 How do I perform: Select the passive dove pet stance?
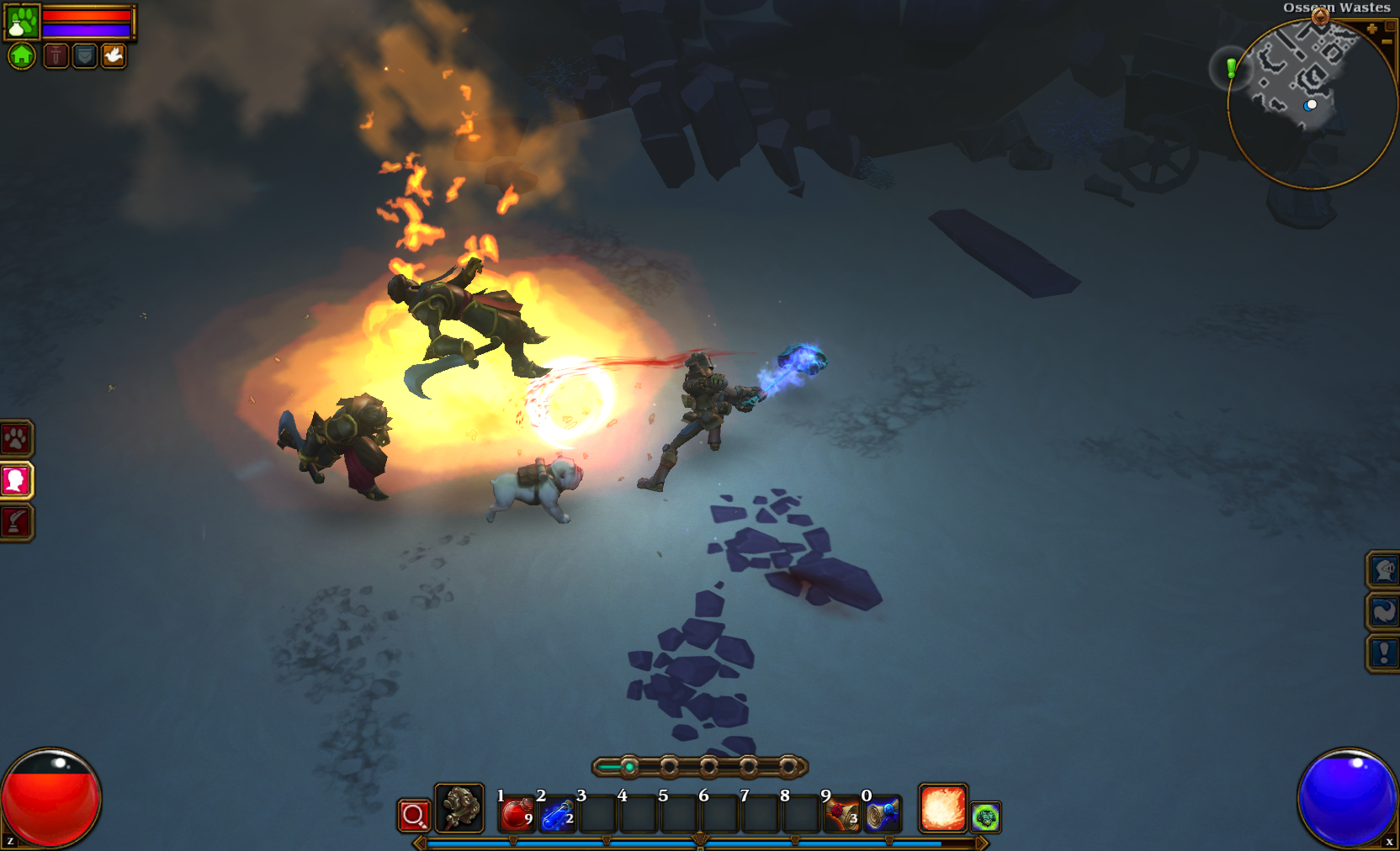(114, 56)
